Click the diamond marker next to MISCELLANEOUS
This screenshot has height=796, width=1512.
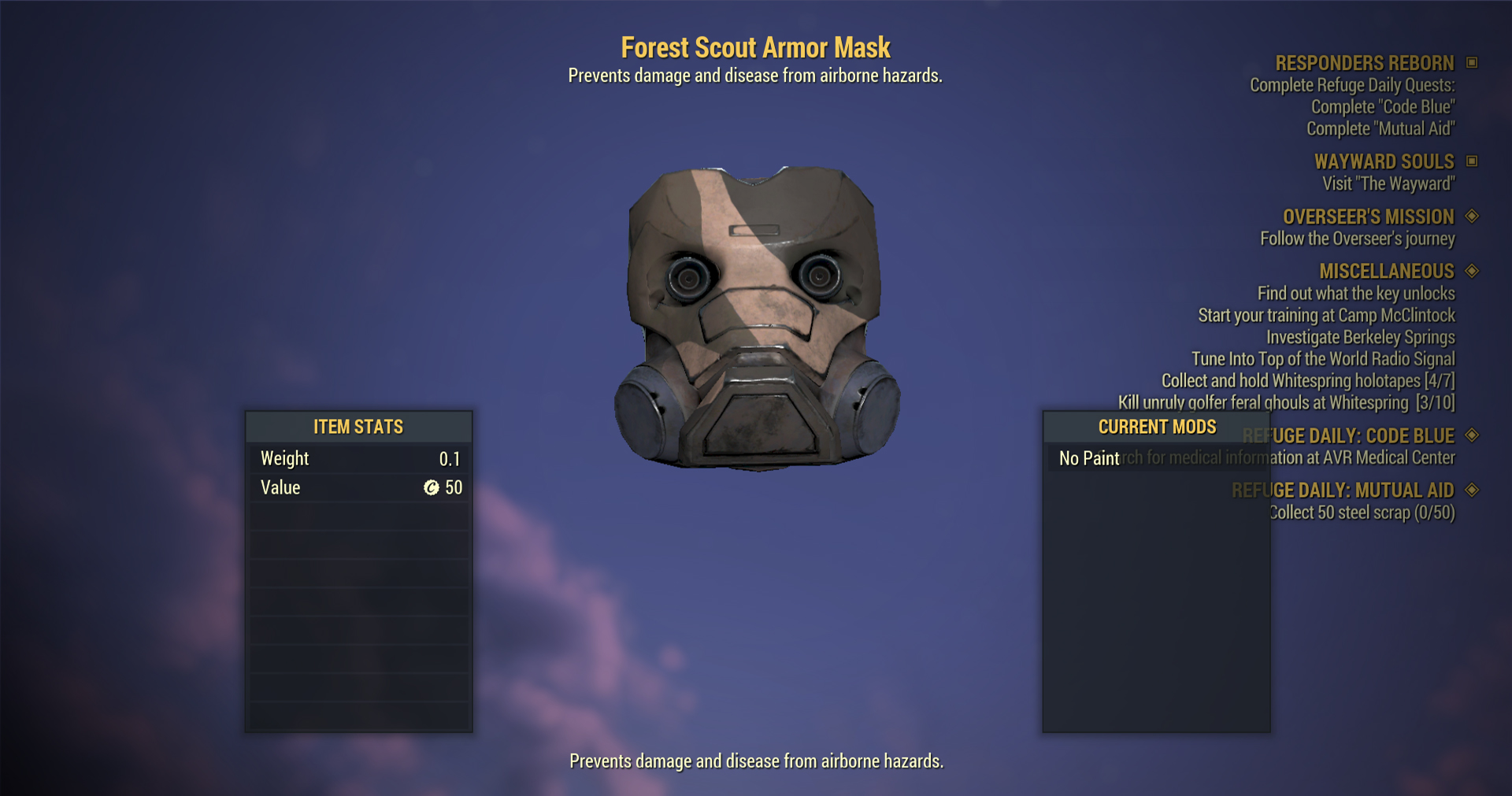1472,271
